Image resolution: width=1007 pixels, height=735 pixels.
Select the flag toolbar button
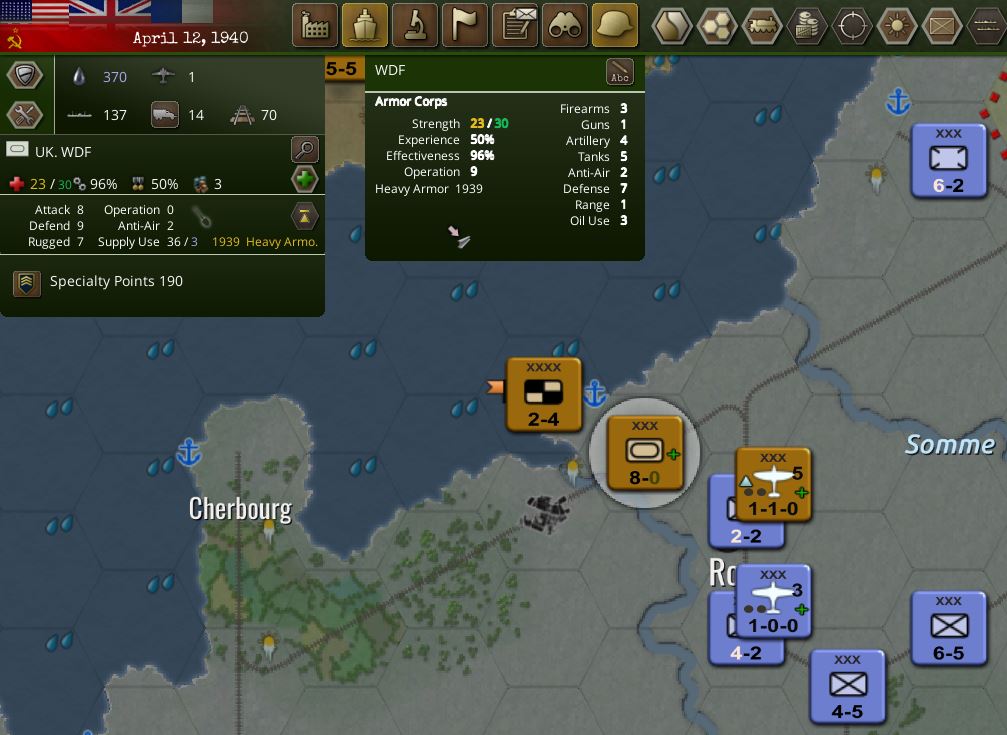pyautogui.click(x=465, y=25)
